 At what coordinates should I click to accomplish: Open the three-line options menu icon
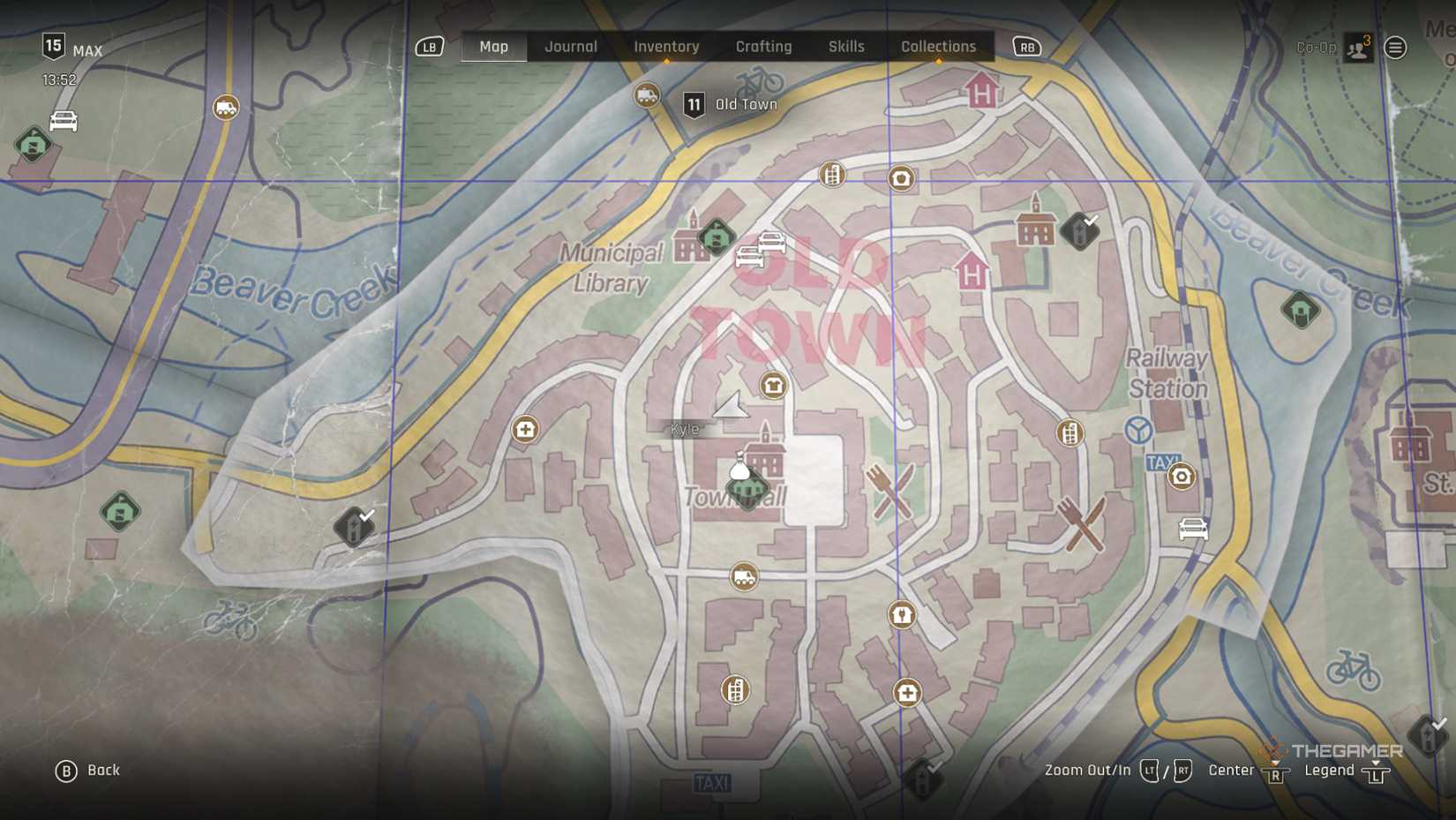pyautogui.click(x=1395, y=48)
